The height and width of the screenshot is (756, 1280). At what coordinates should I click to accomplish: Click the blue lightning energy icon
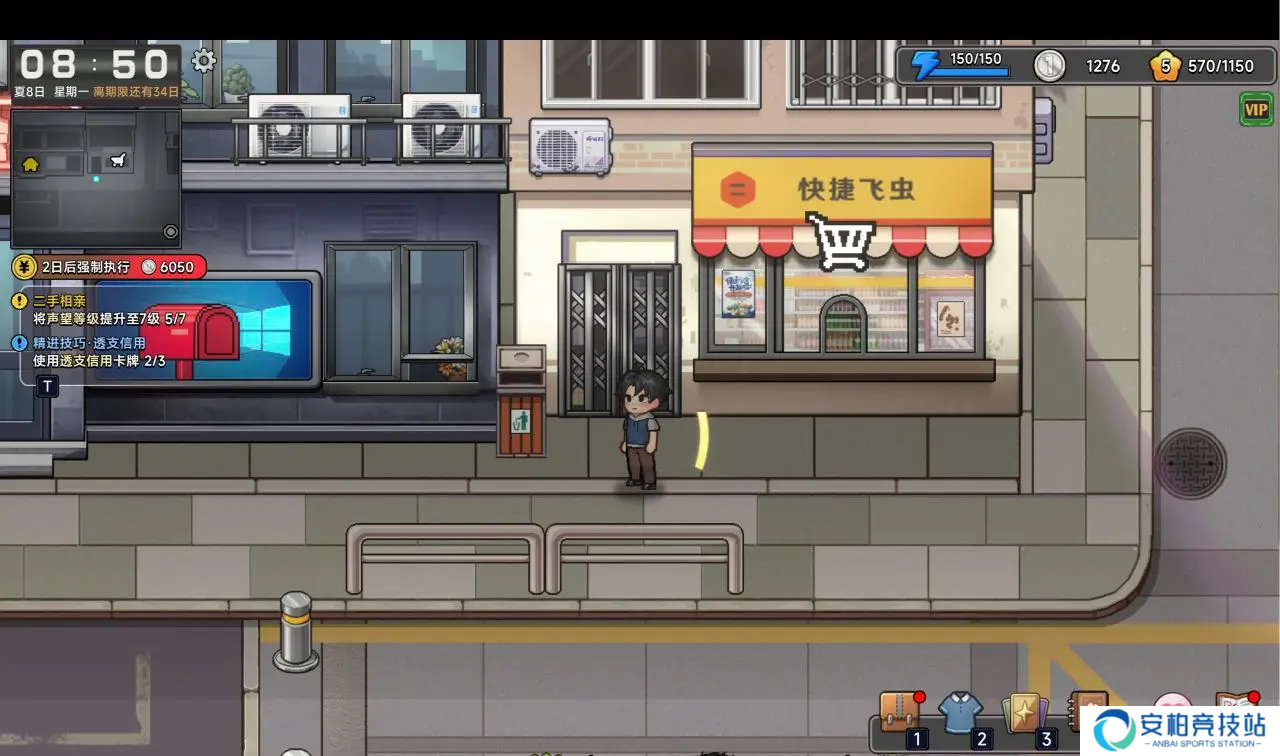pos(925,66)
